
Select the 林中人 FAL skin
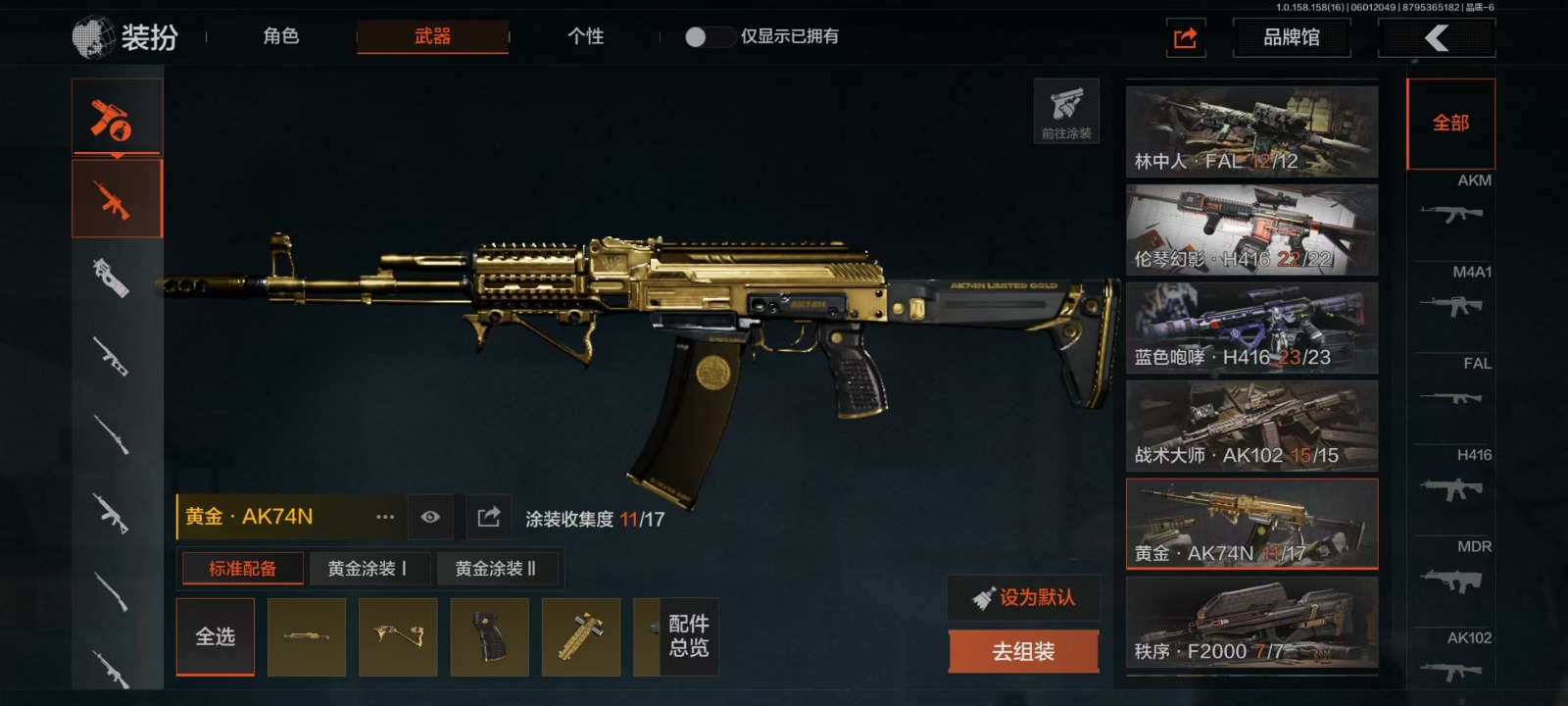coord(1251,131)
